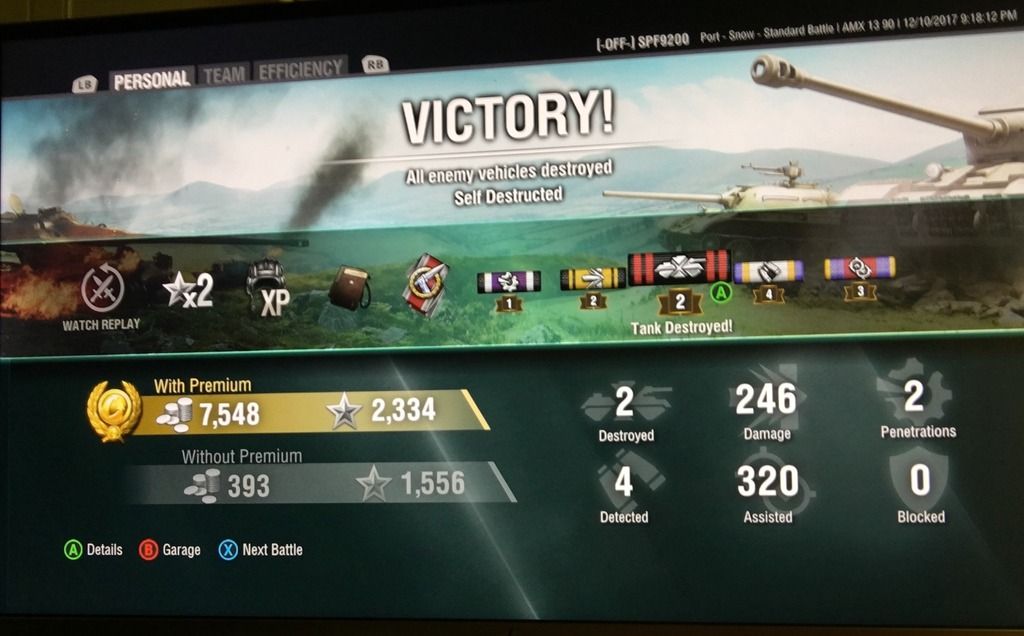This screenshot has height=636, width=1024.
Task: Pick the yellow-purple ribbon marked 4
Action: pos(768,272)
